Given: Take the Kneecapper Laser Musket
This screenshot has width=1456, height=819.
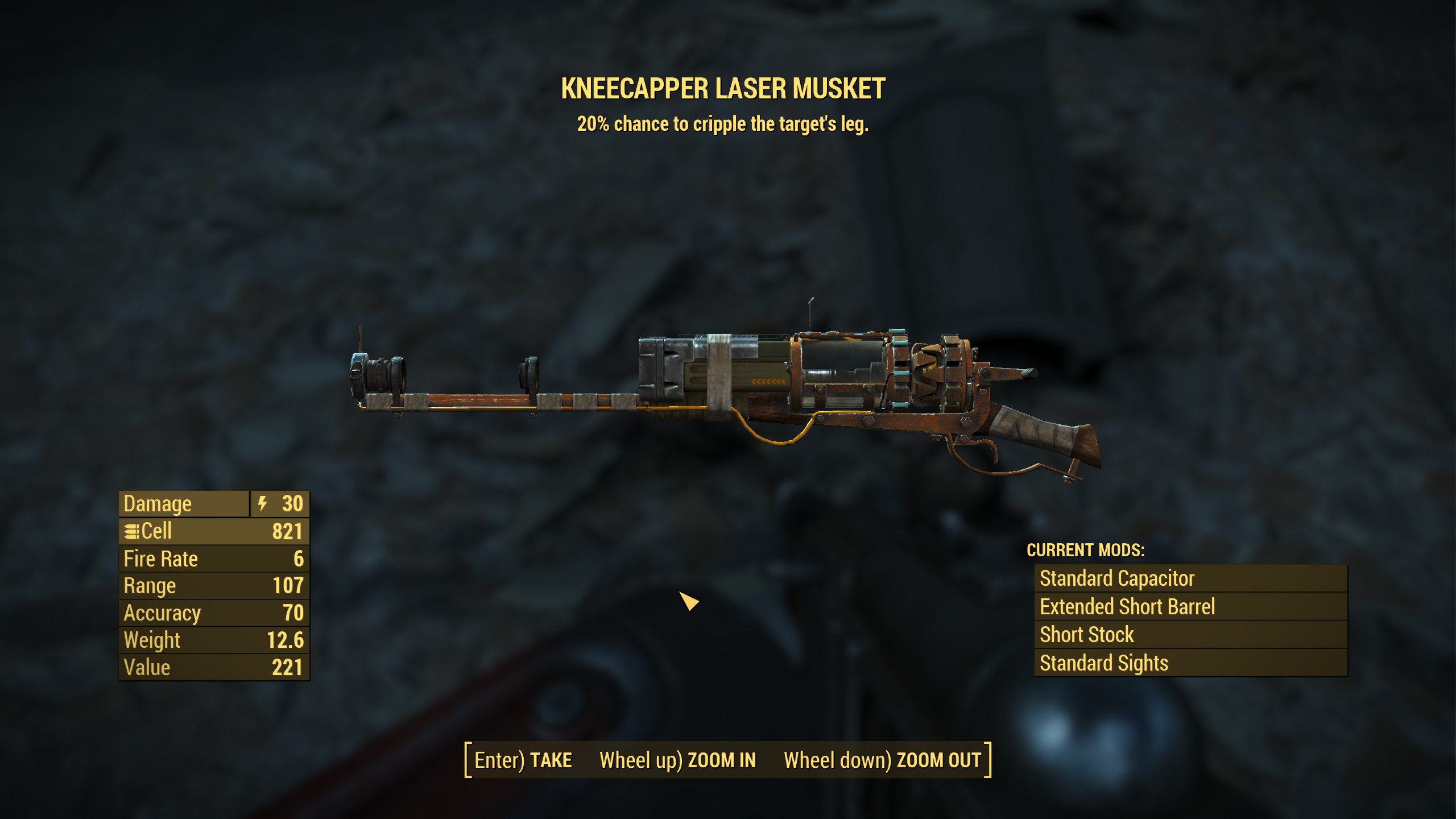Looking at the screenshot, I should pyautogui.click(x=523, y=760).
